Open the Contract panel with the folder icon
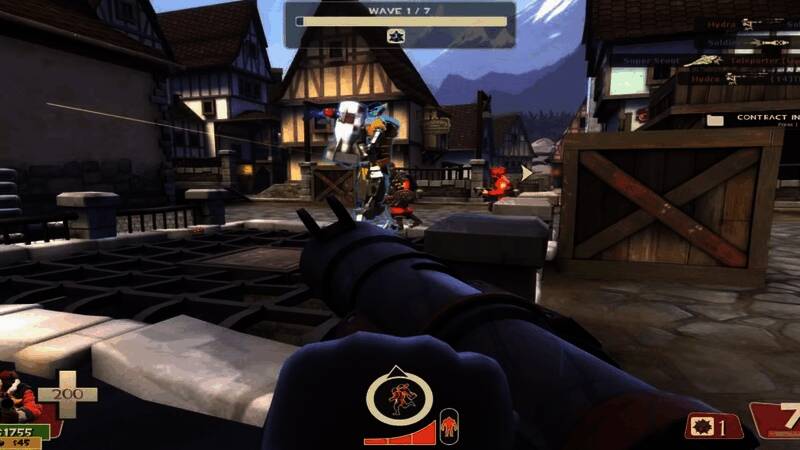Viewport: 800px width, 450px height. pyautogui.click(x=715, y=119)
